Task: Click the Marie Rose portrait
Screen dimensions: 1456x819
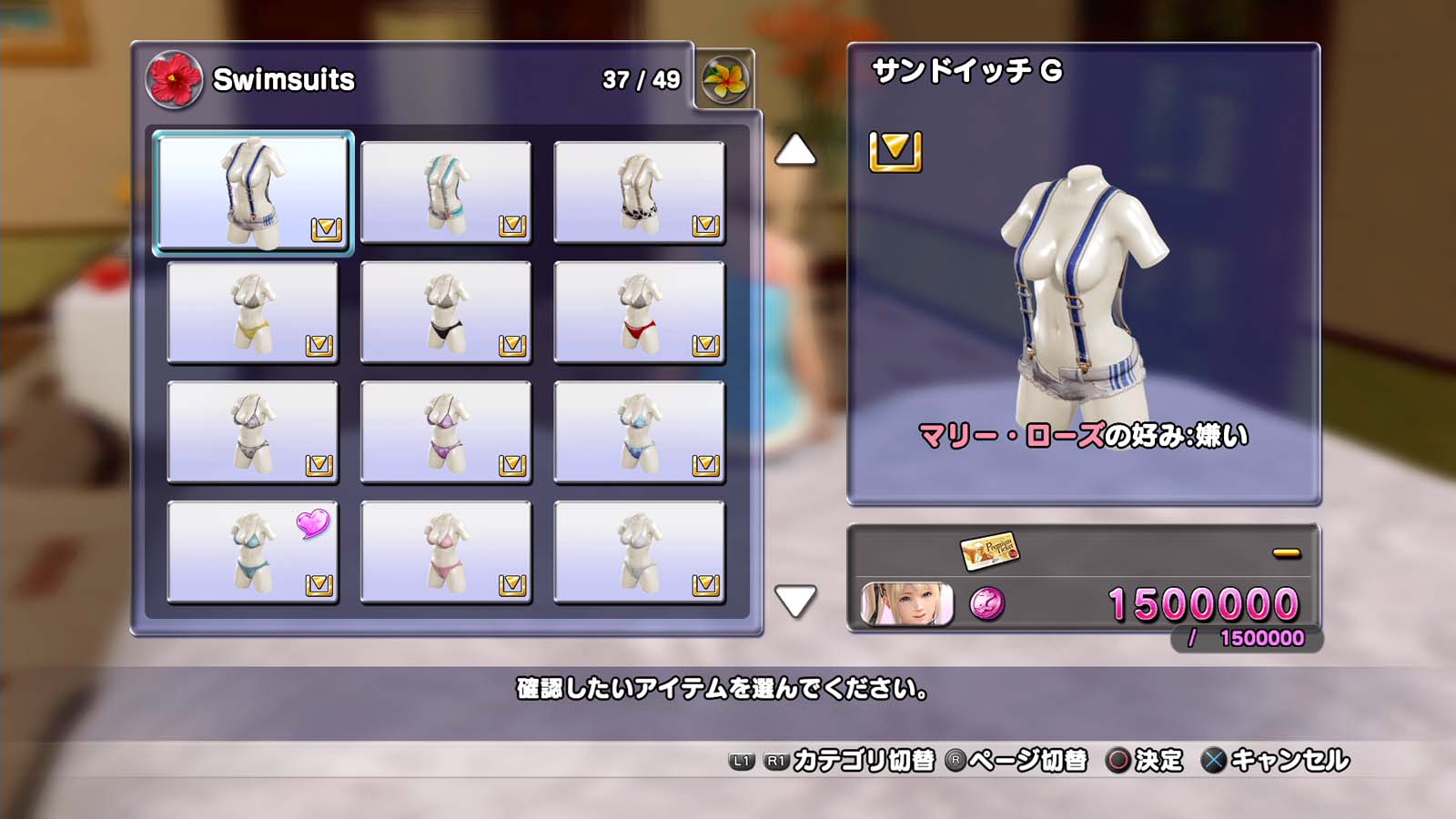Action: pos(906,603)
